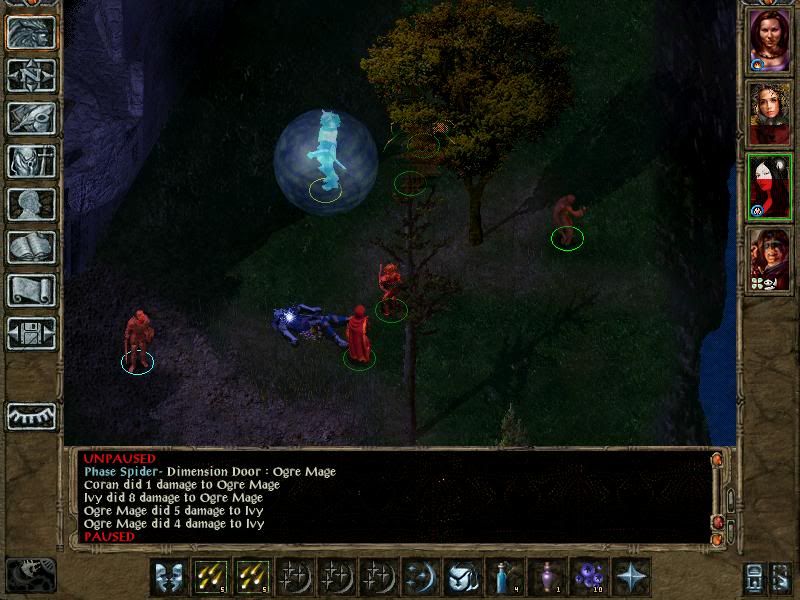
Task: Choose the white-haired red-faced portrait
Action: click(769, 186)
